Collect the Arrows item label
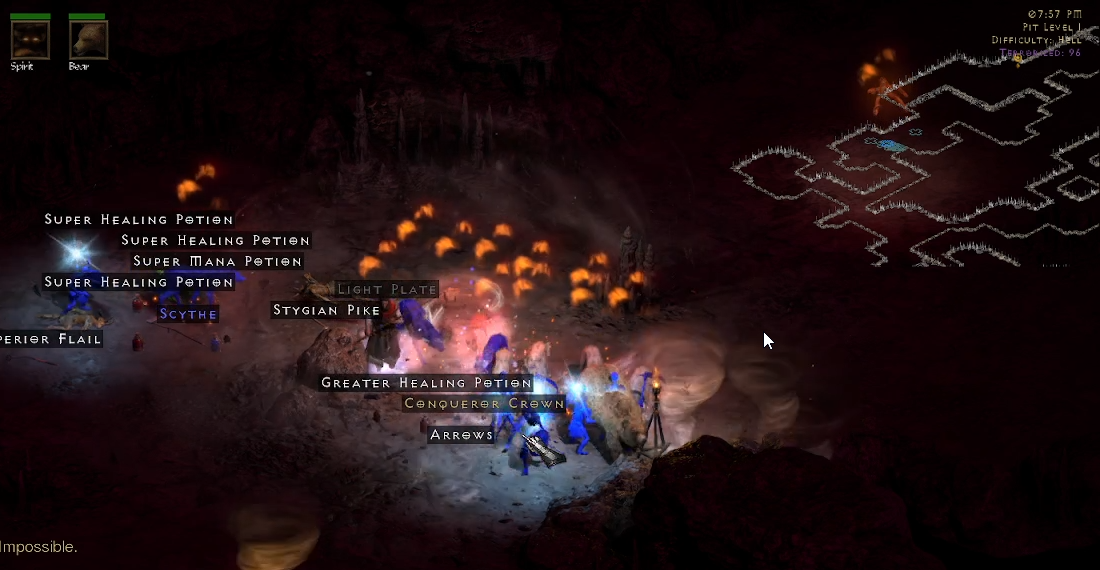 (x=462, y=435)
